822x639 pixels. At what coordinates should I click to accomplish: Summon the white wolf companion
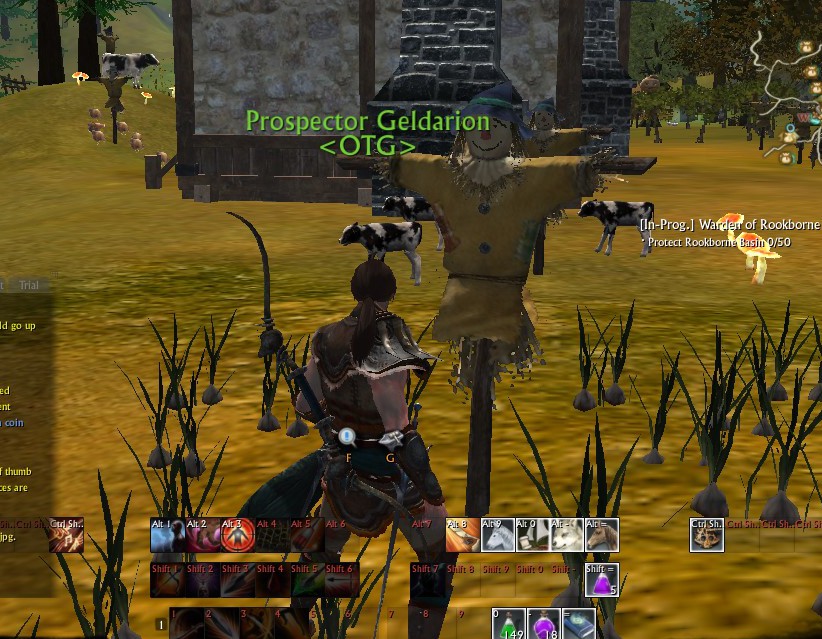567,536
